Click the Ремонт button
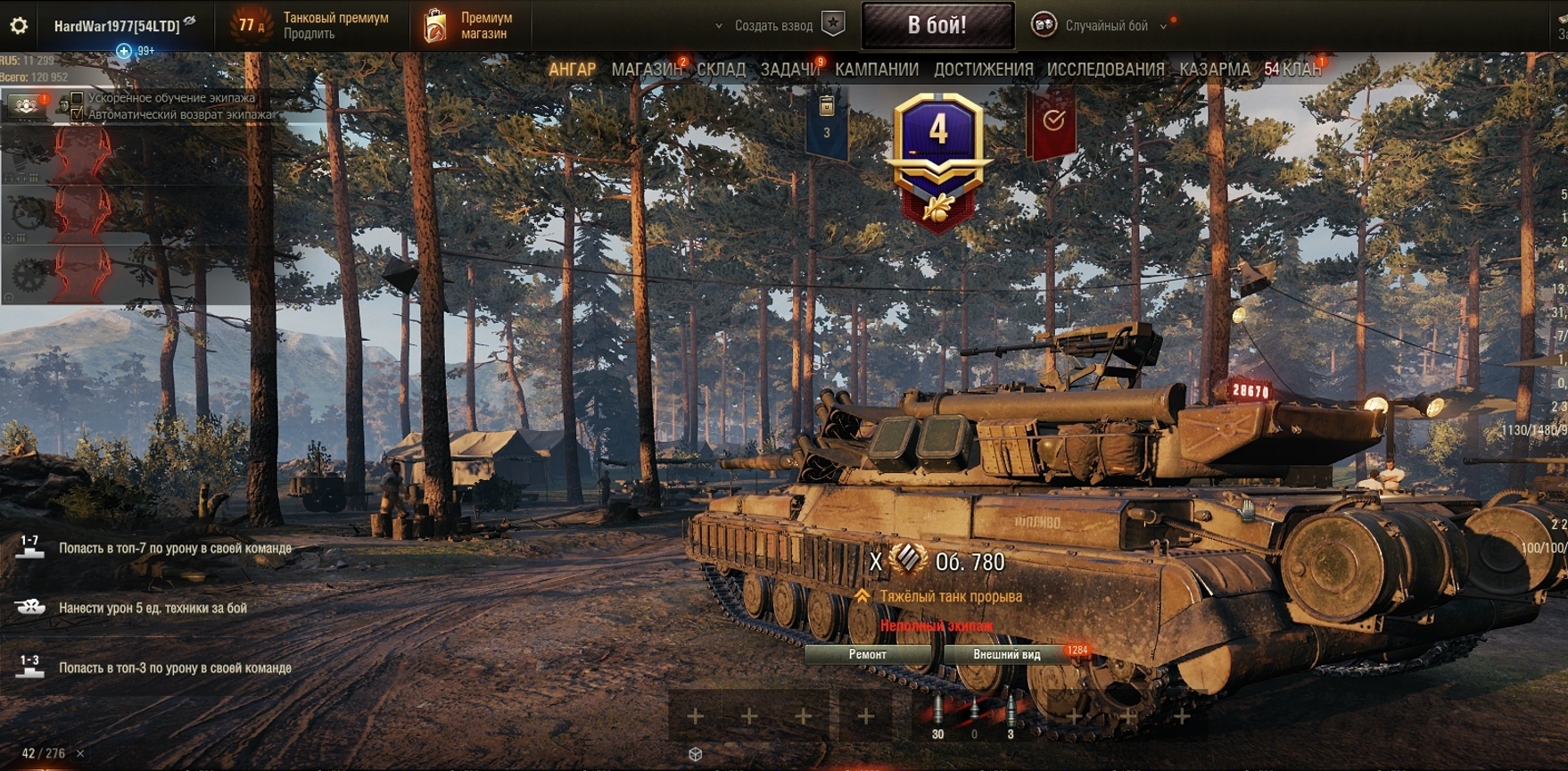The height and width of the screenshot is (771, 1568). (x=867, y=654)
